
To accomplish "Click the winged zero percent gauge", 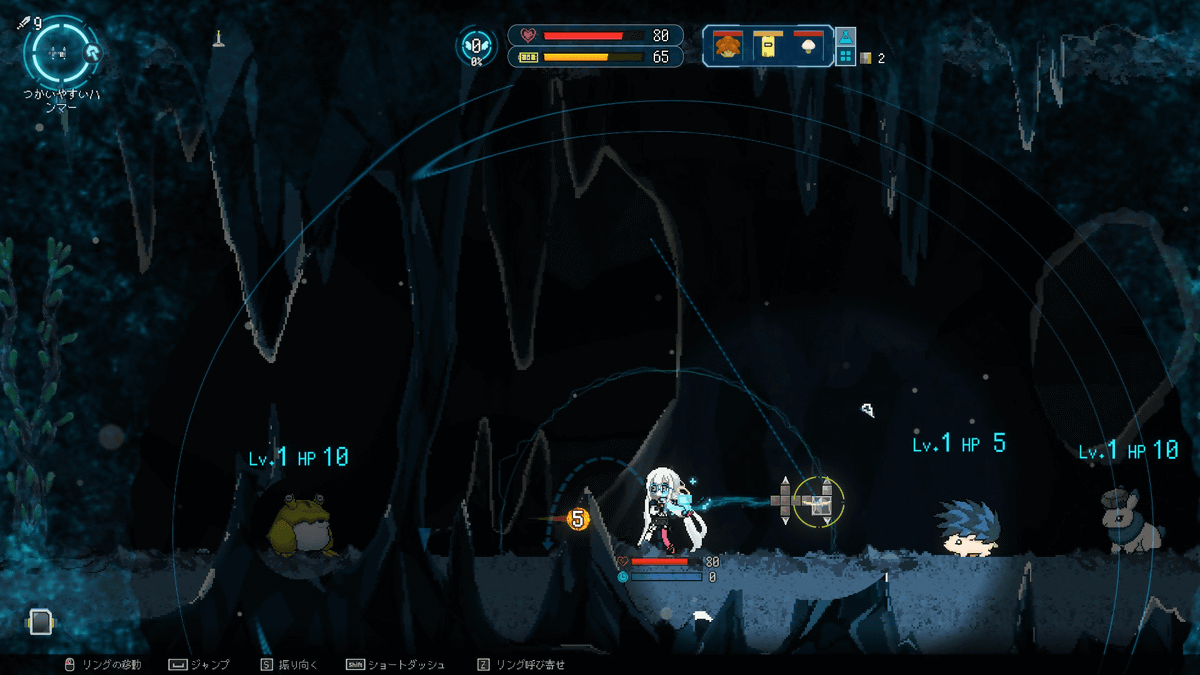I will tap(477, 46).
